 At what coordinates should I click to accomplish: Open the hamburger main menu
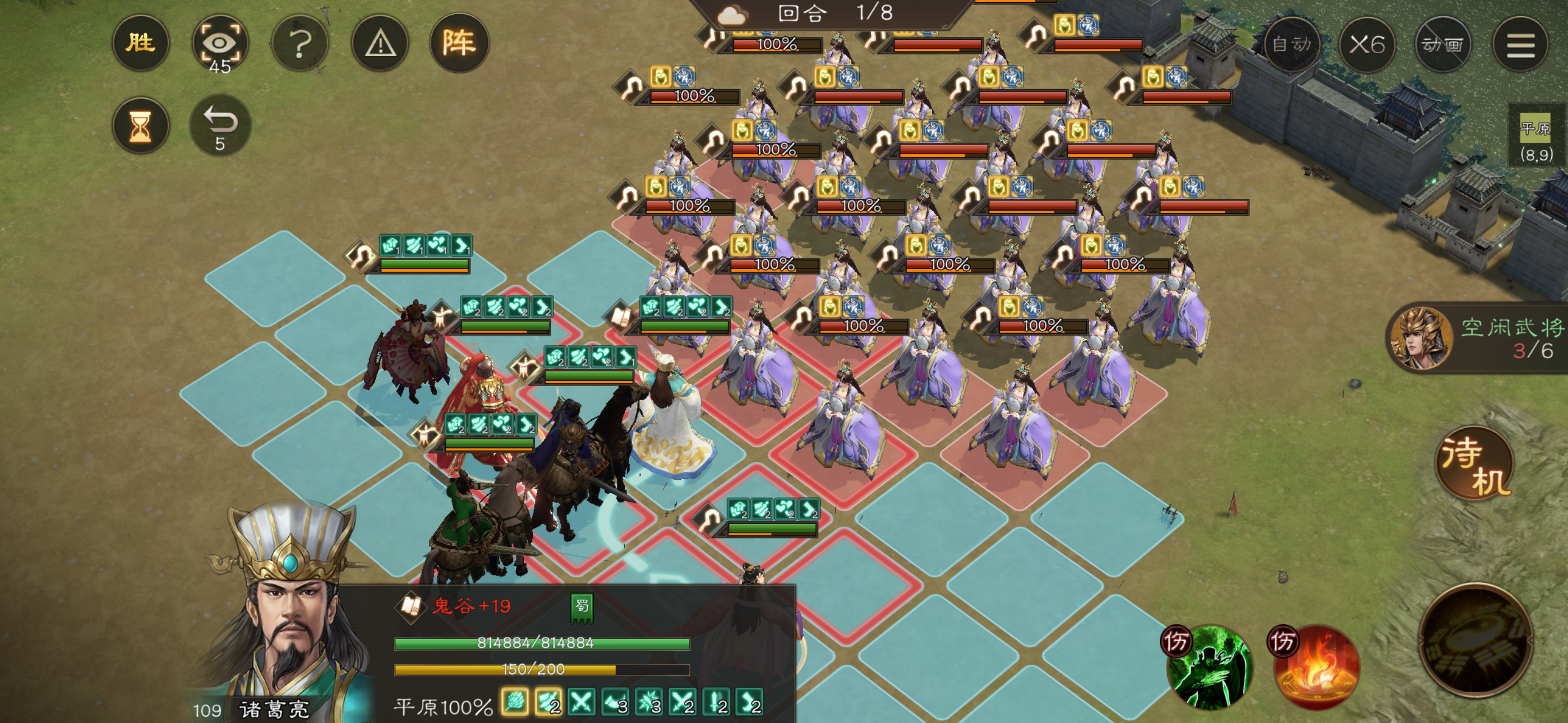click(1520, 44)
